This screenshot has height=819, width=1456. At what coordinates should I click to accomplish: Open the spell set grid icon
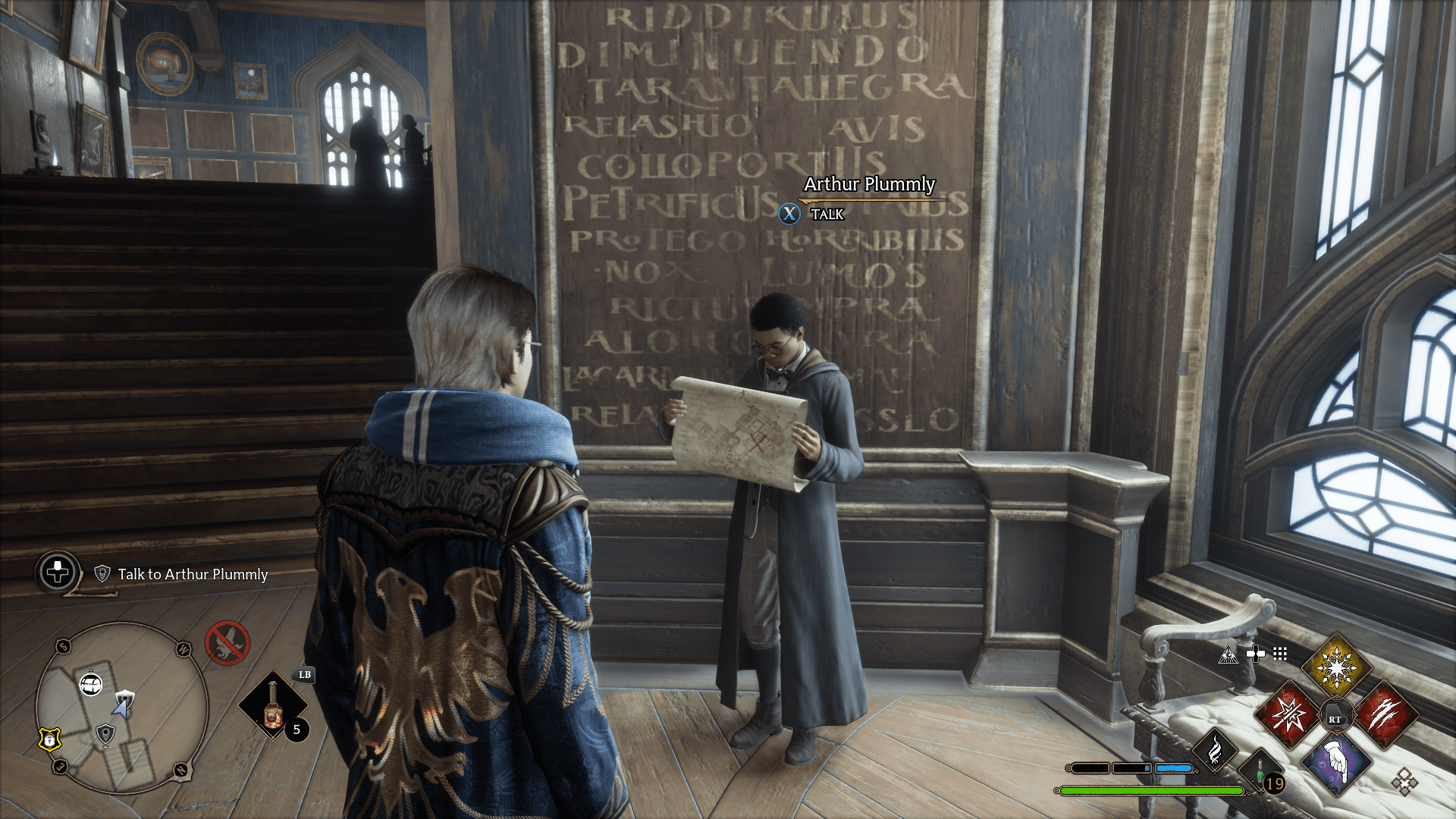click(x=1280, y=654)
